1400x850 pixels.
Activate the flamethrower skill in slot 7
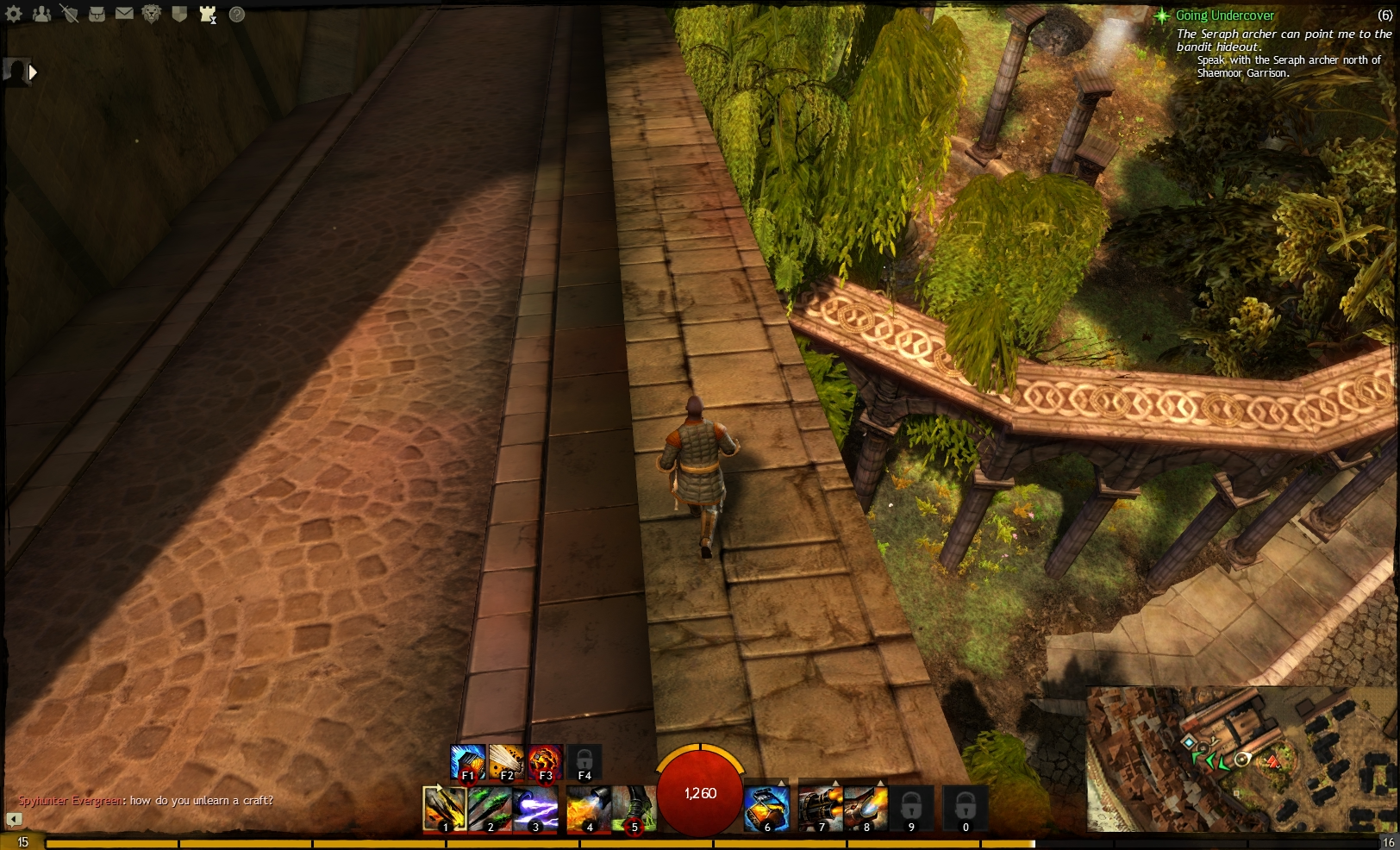tap(821, 809)
